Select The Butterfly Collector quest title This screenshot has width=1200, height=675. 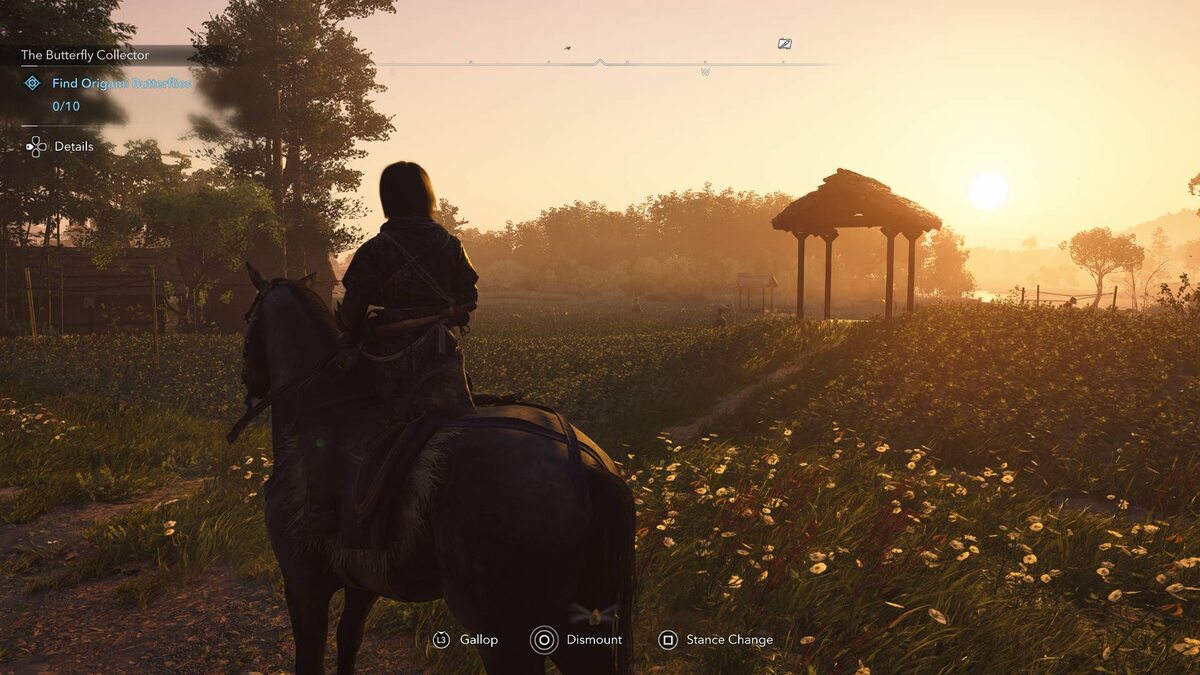pyautogui.click(x=85, y=55)
